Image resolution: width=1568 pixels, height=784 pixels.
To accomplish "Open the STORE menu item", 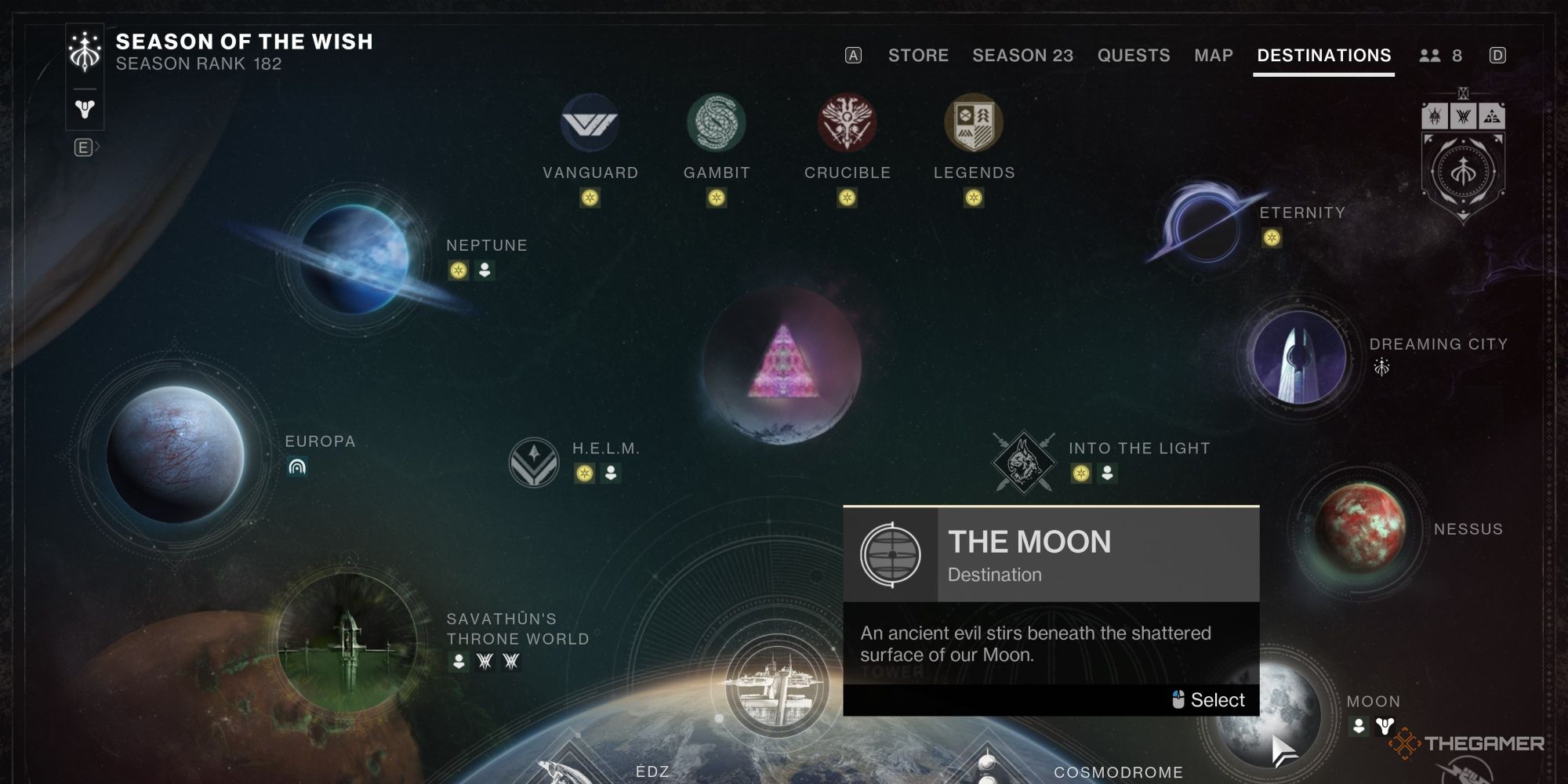I will [918, 56].
